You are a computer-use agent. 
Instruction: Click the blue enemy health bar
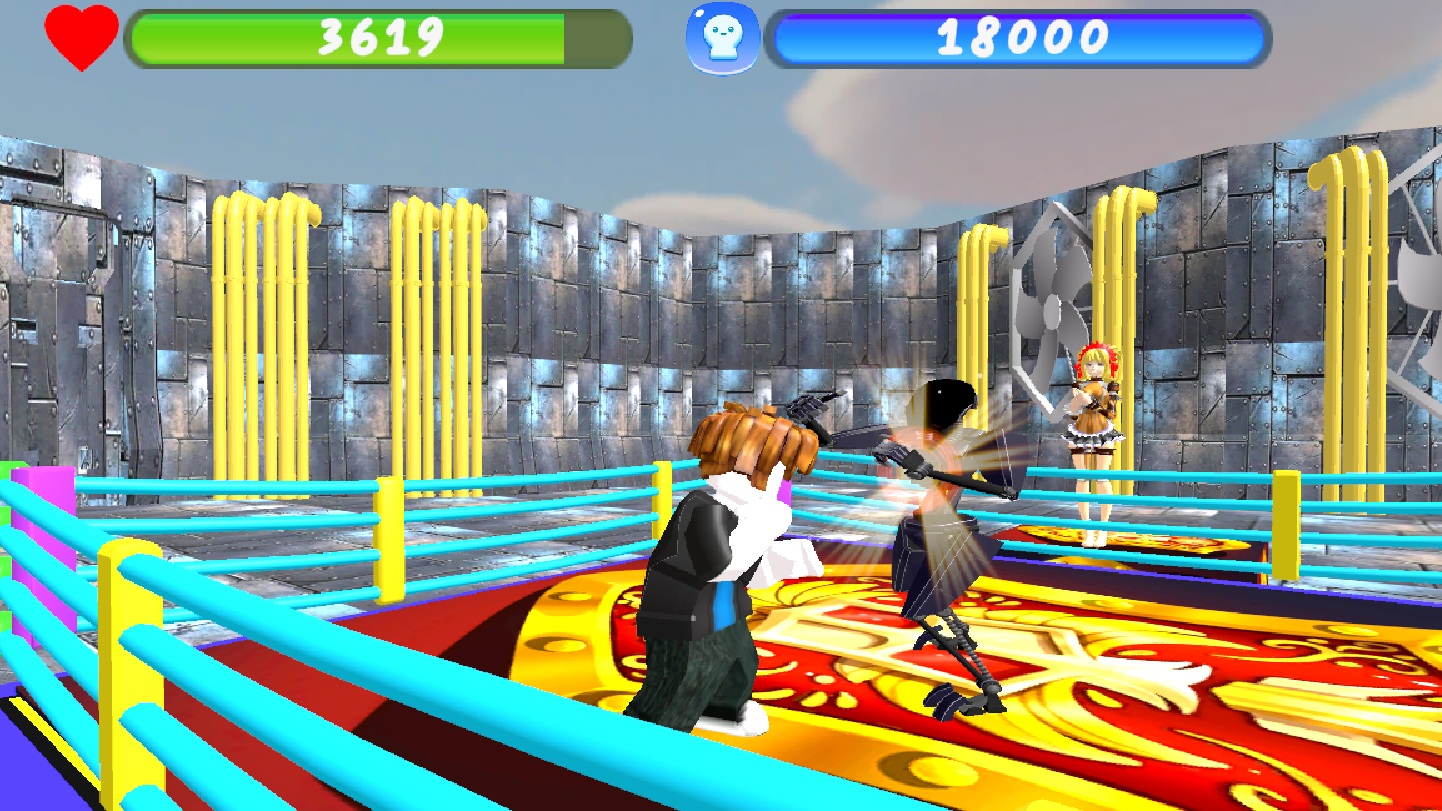pyautogui.click(x=1020, y=40)
